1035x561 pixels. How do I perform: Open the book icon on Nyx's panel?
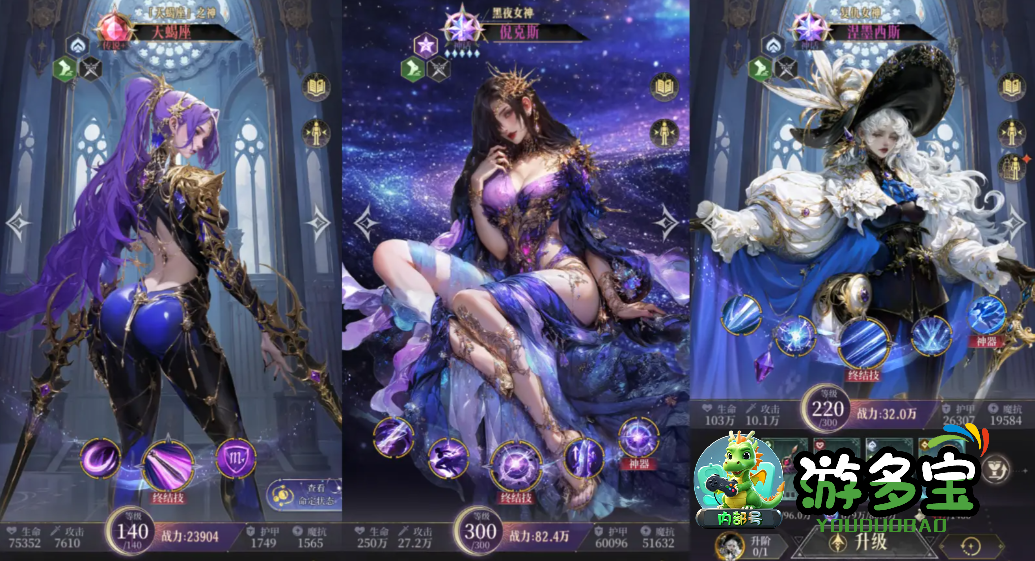coord(663,87)
